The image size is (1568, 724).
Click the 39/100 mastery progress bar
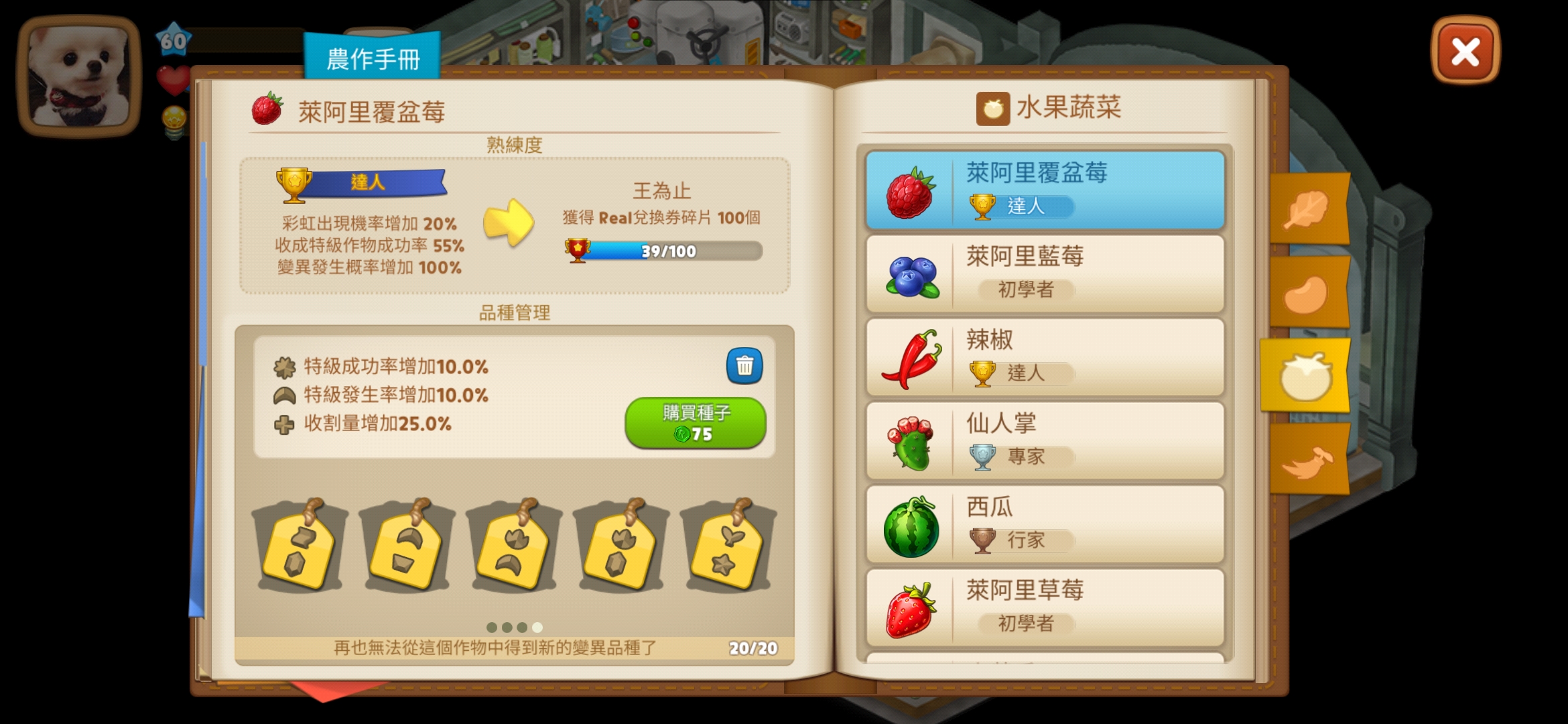(670, 251)
